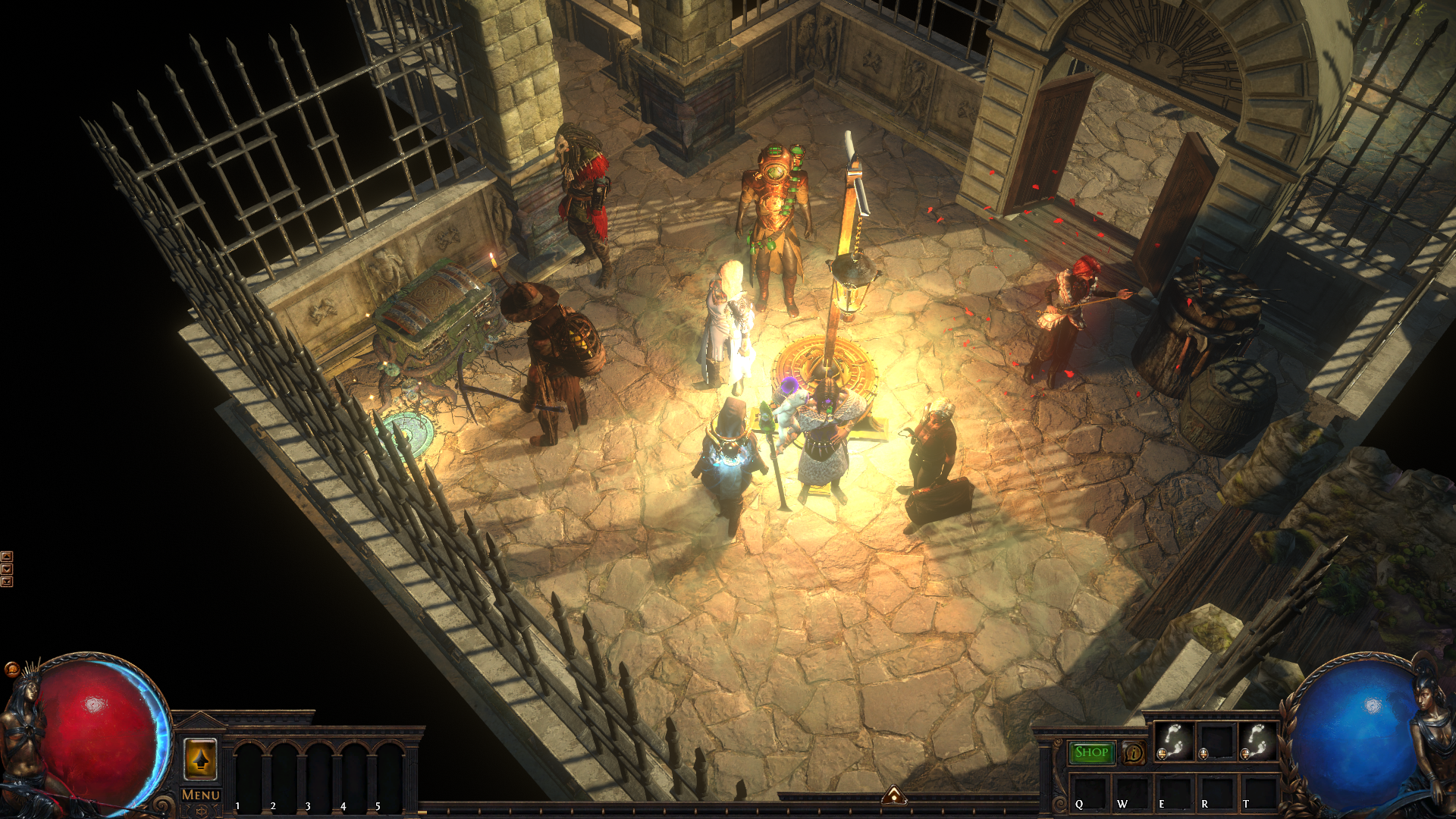
Task: Click the chat scroll-up arrow button
Action: click(7, 557)
